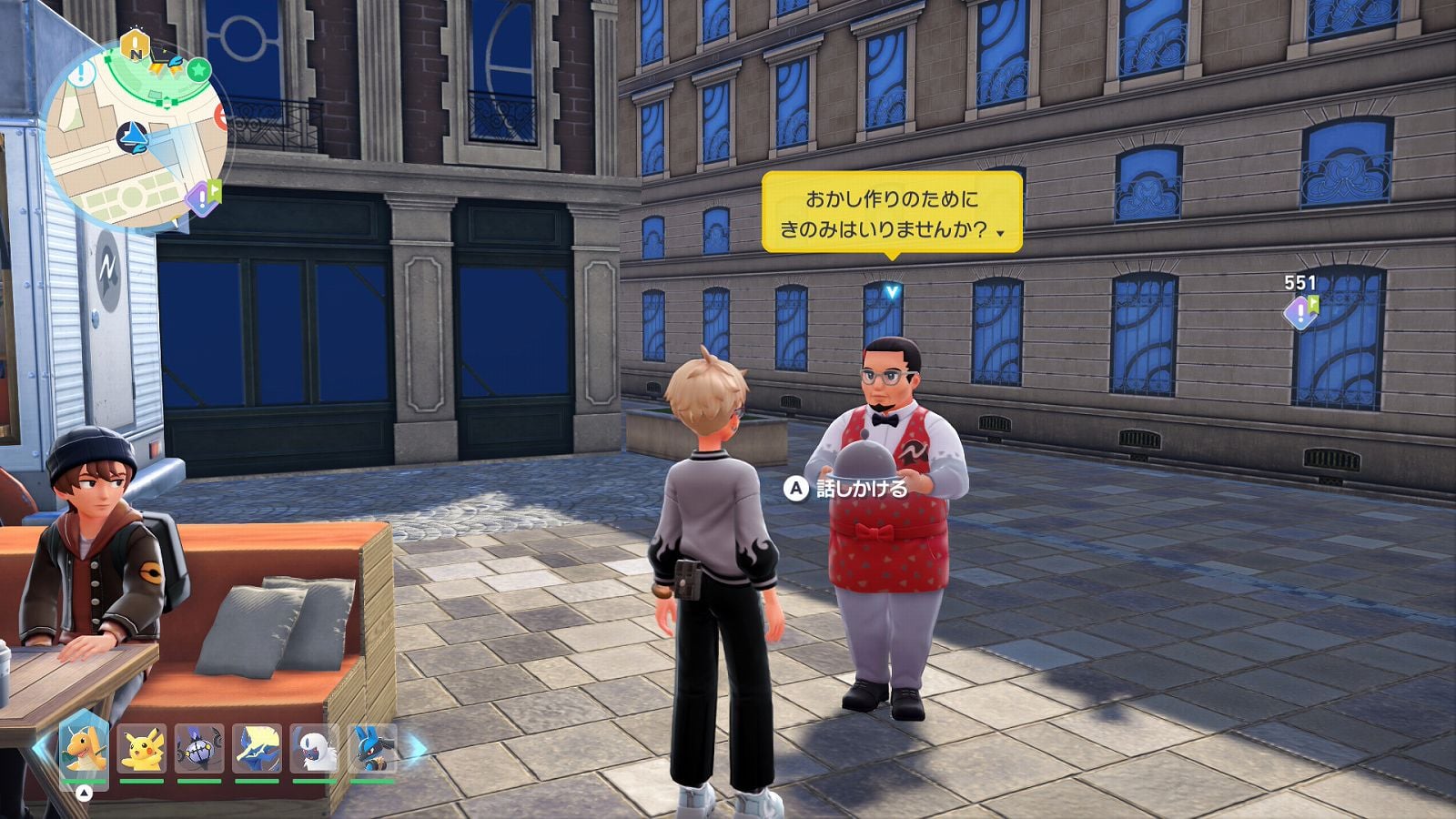1456x819 pixels.
Task: Select Chandelure's party slot
Action: [x=199, y=748]
